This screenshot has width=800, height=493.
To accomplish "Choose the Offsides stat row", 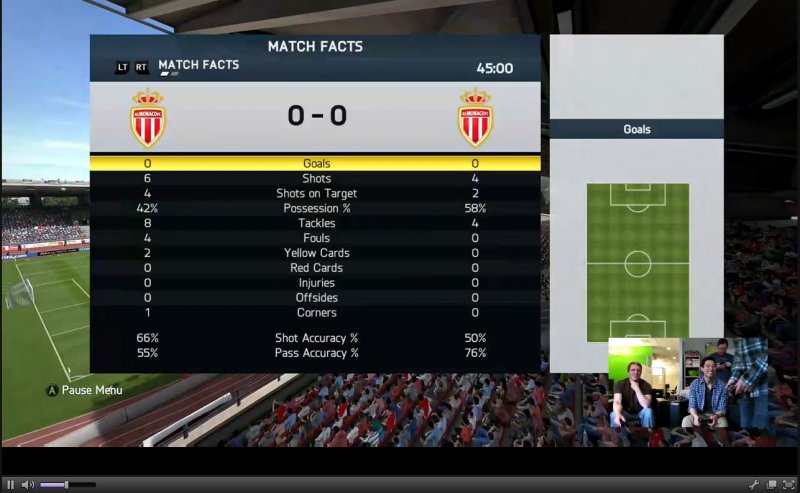I will click(316, 298).
